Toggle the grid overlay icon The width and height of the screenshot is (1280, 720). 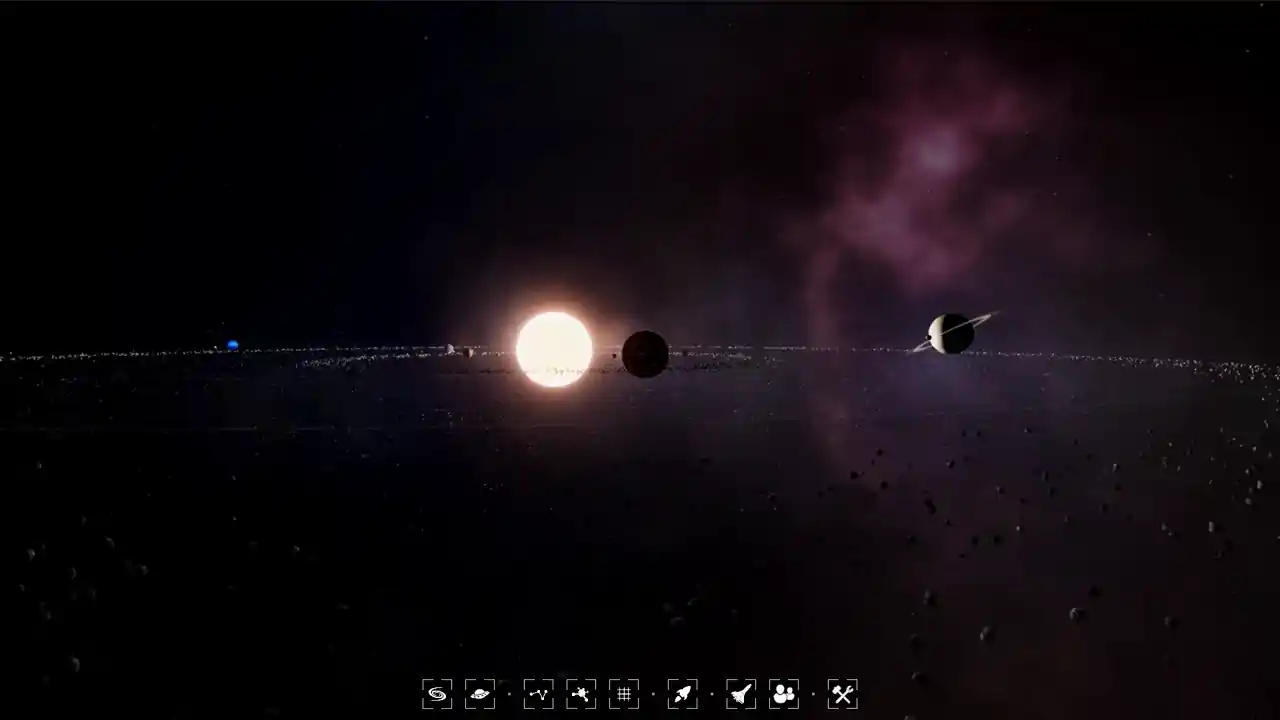(x=624, y=693)
